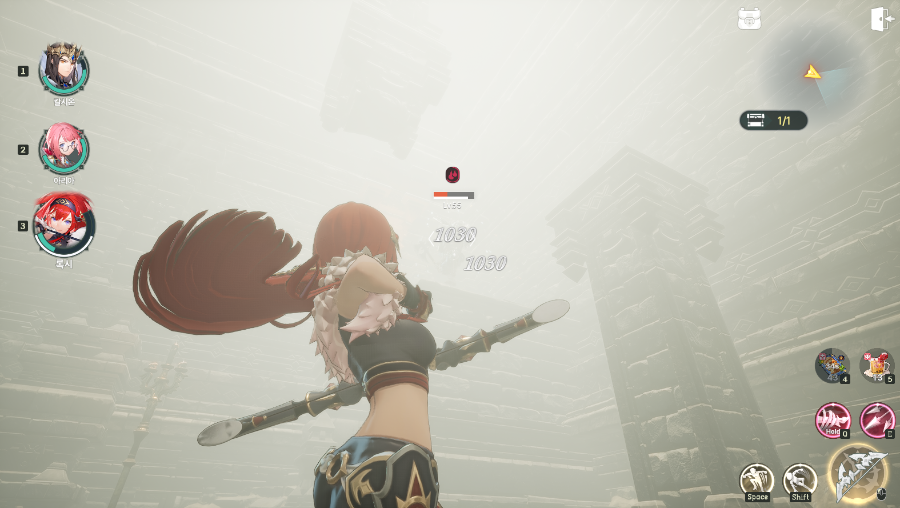Use the drink mug consumable item
This screenshot has height=508, width=900.
[x=877, y=365]
